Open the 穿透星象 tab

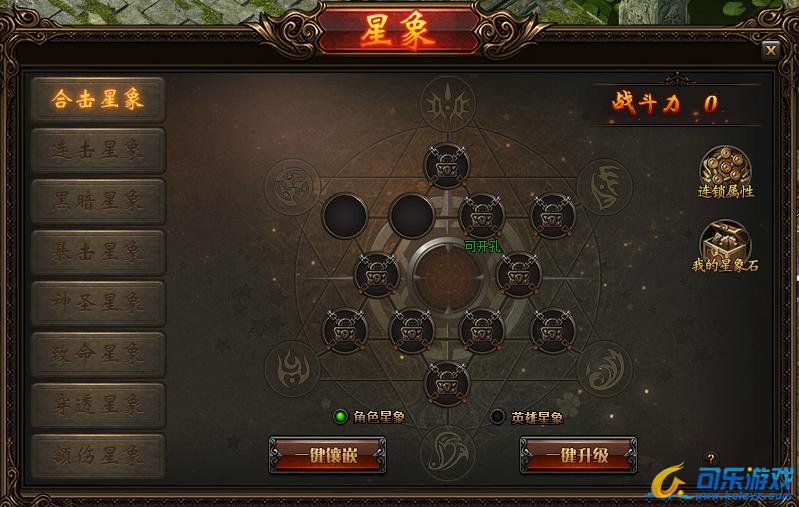(98, 404)
